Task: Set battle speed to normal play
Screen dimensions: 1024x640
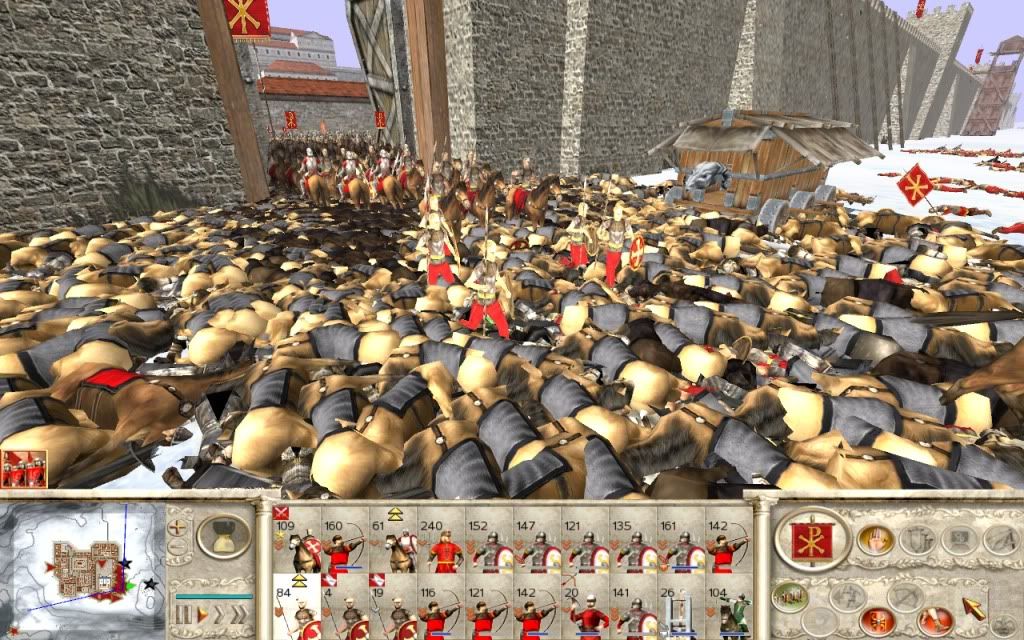Action: [x=201, y=613]
